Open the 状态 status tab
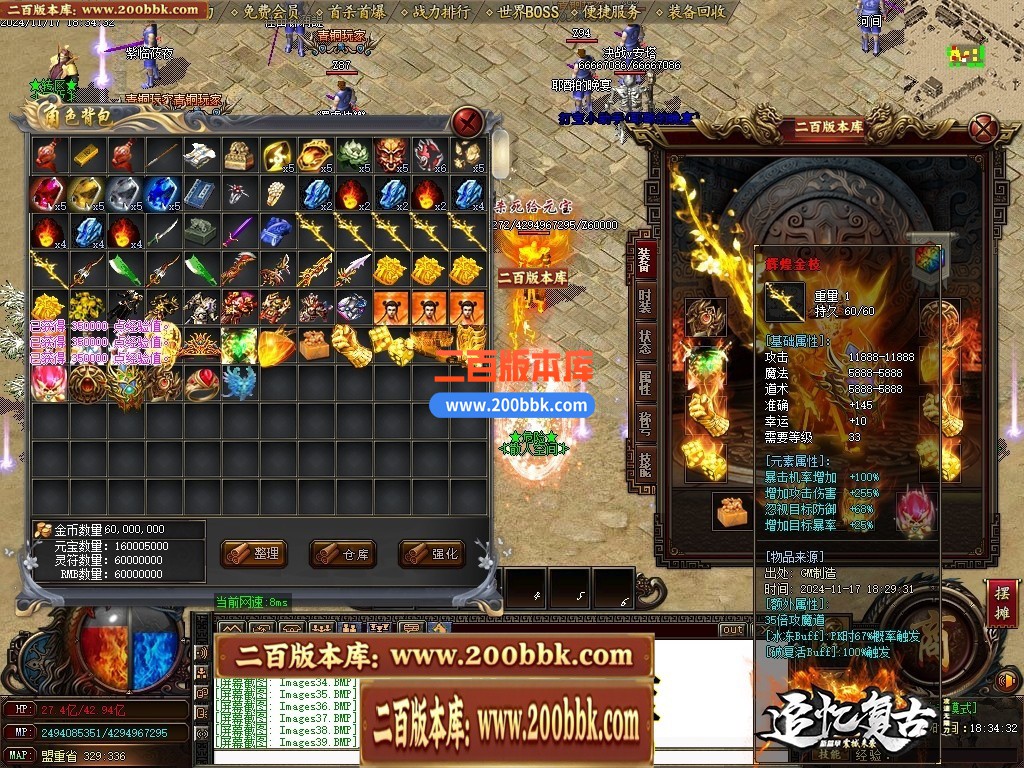1024x768 pixels. pyautogui.click(x=644, y=340)
